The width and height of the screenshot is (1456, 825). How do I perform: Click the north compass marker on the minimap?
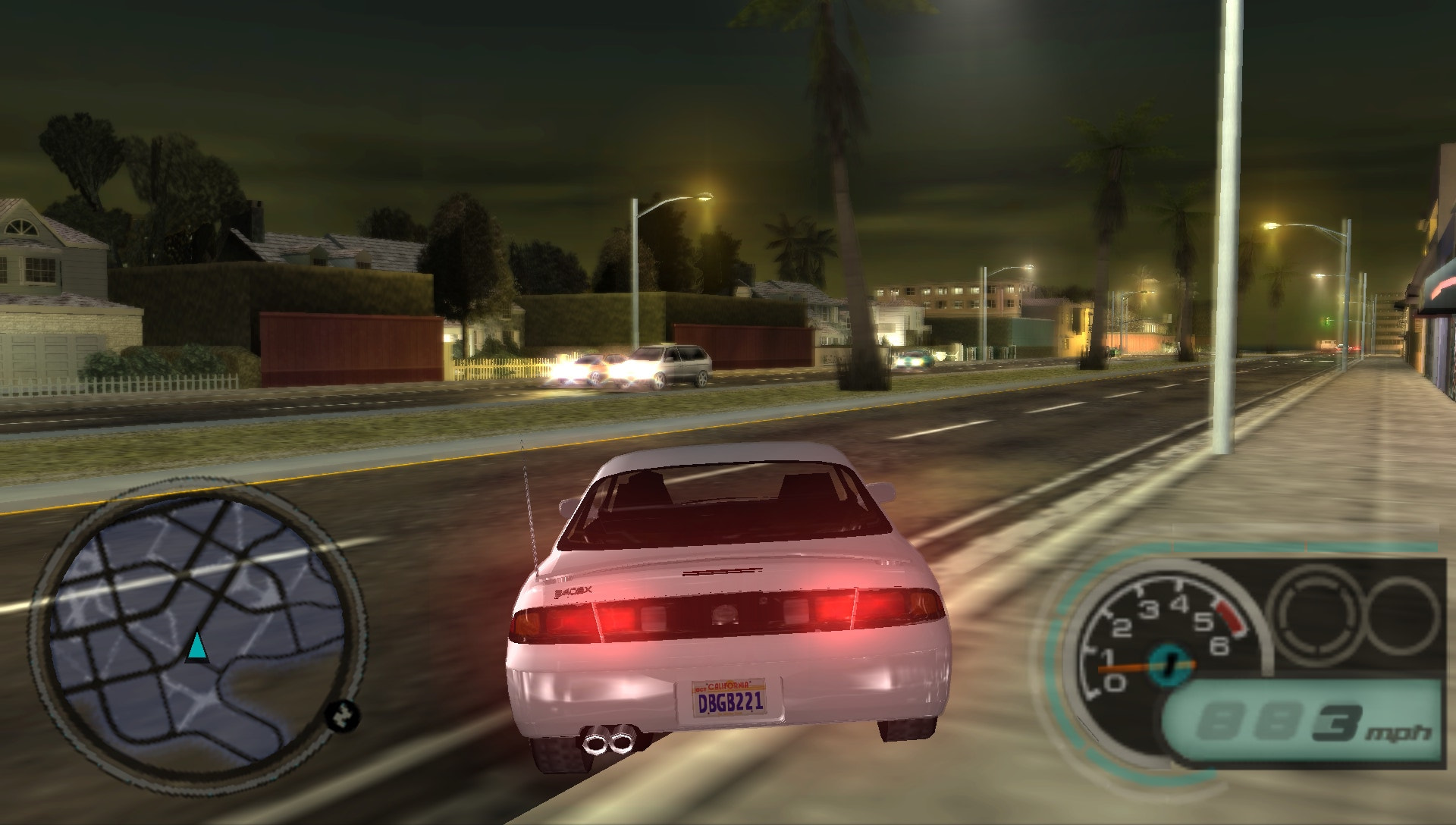(343, 716)
